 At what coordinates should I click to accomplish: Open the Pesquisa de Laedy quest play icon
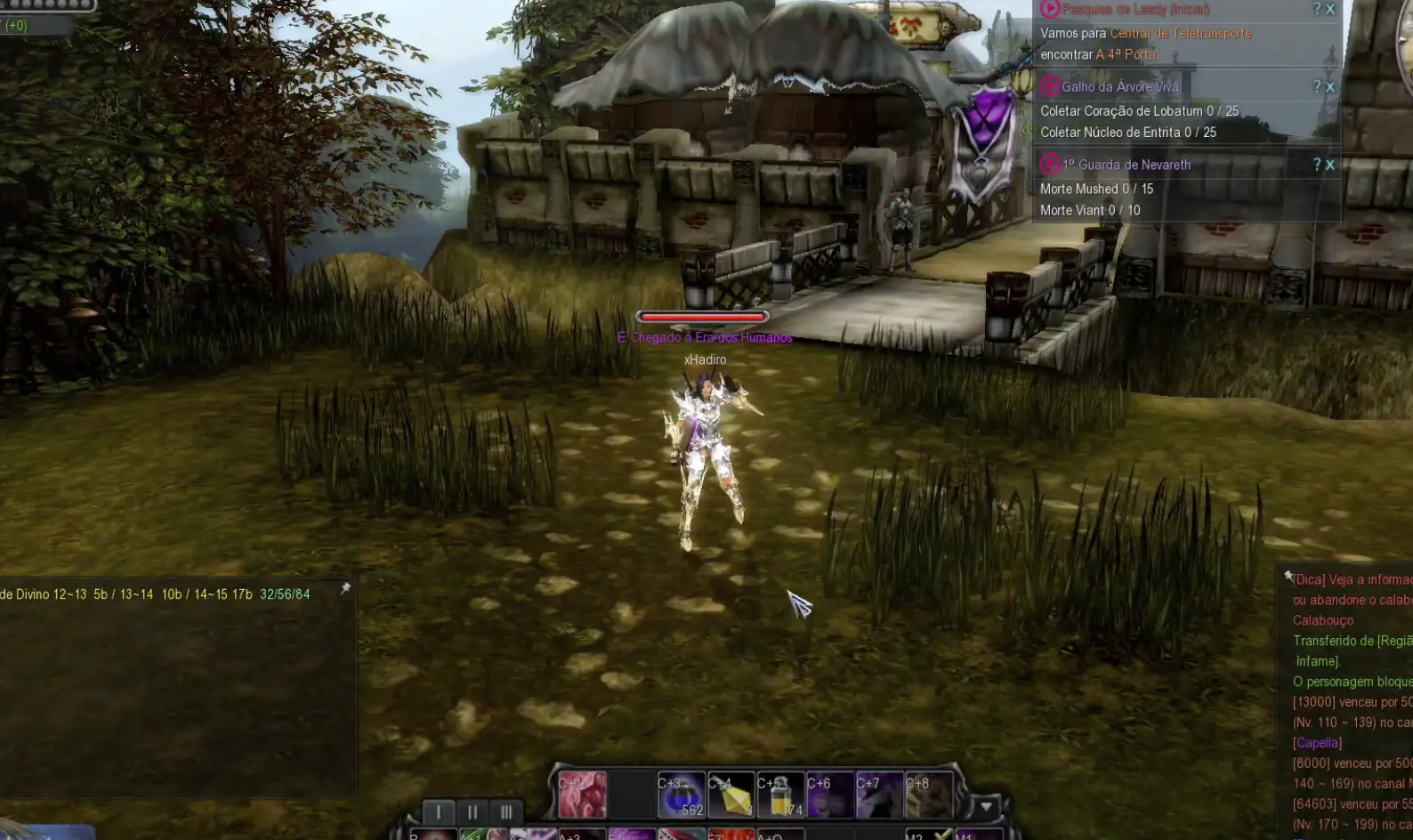click(1050, 10)
